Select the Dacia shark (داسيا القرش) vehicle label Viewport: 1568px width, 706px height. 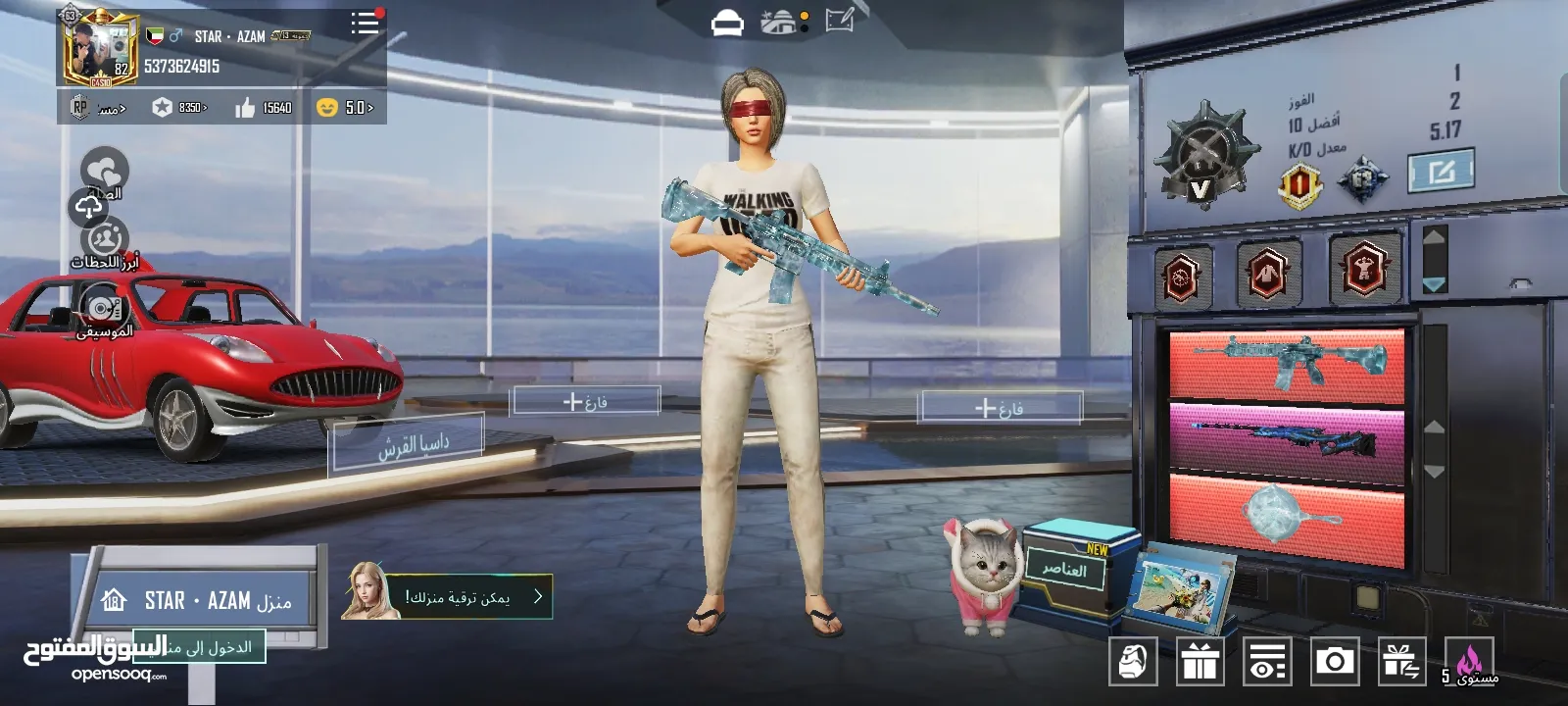pos(407,443)
